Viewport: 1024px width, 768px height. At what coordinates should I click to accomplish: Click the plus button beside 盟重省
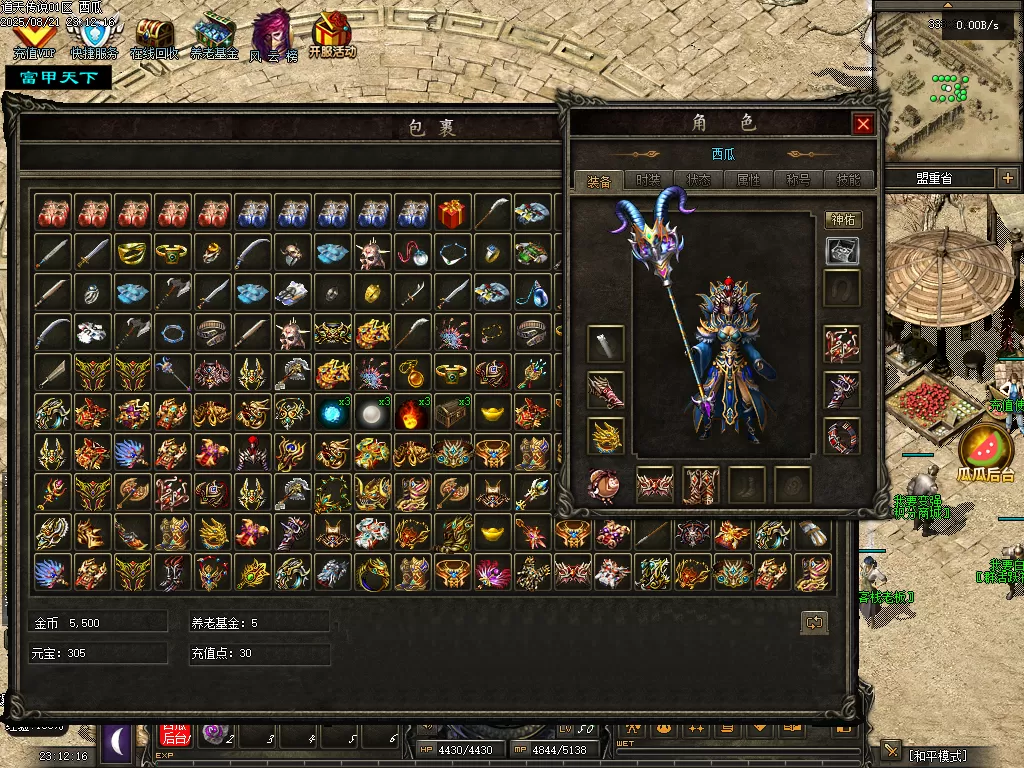pyautogui.click(x=1007, y=178)
